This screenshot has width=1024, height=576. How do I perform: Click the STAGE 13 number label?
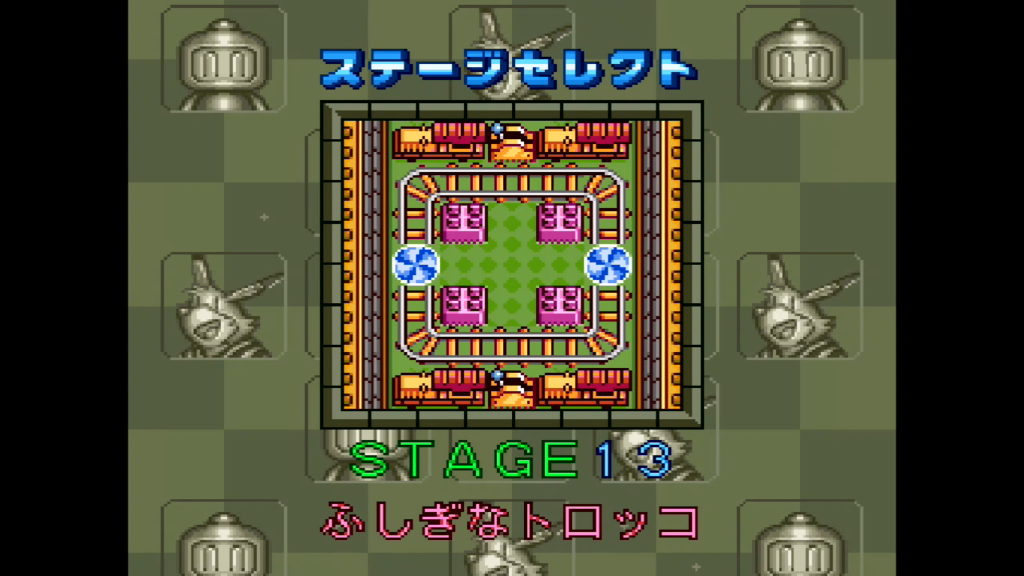(511, 459)
